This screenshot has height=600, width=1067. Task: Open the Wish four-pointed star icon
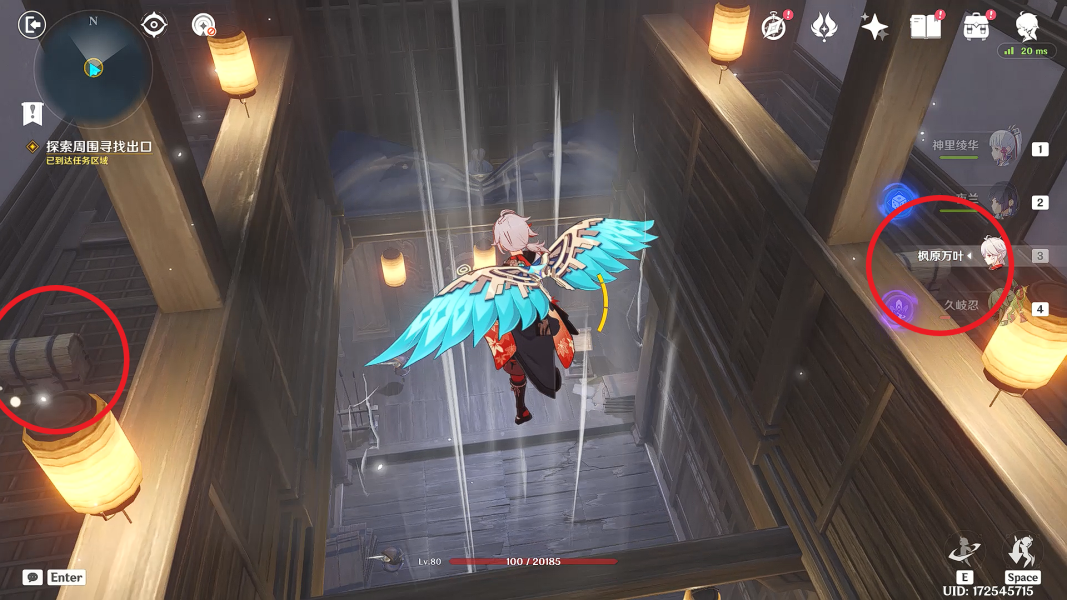coord(874,27)
